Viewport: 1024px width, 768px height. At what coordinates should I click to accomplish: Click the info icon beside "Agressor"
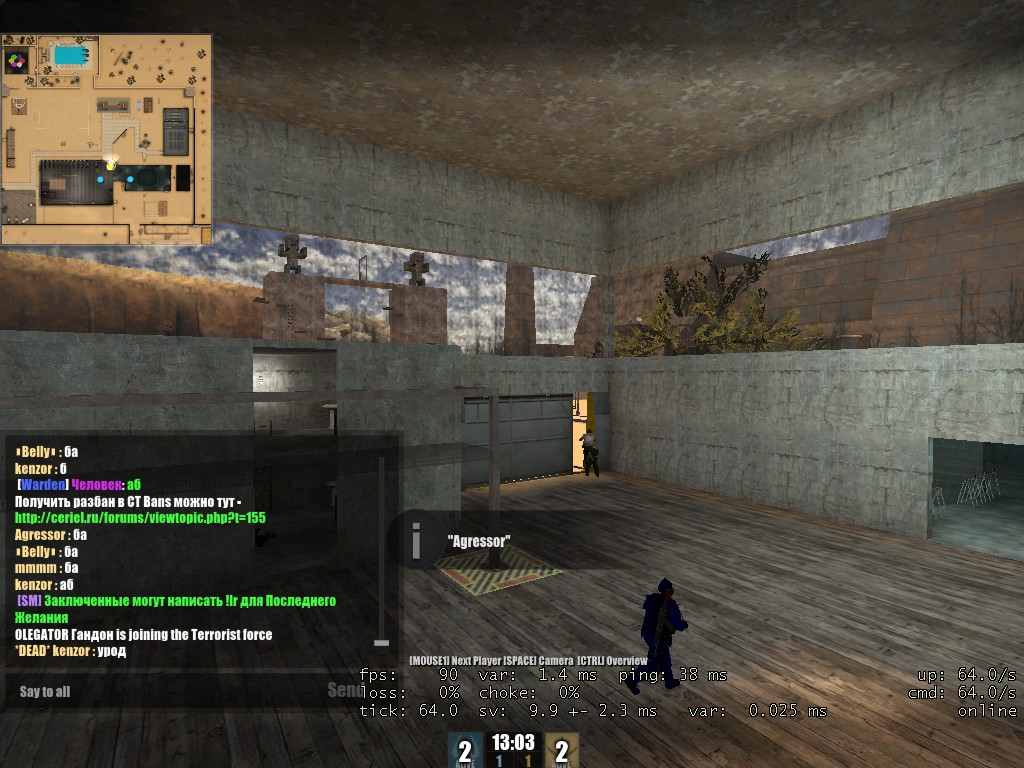point(416,541)
